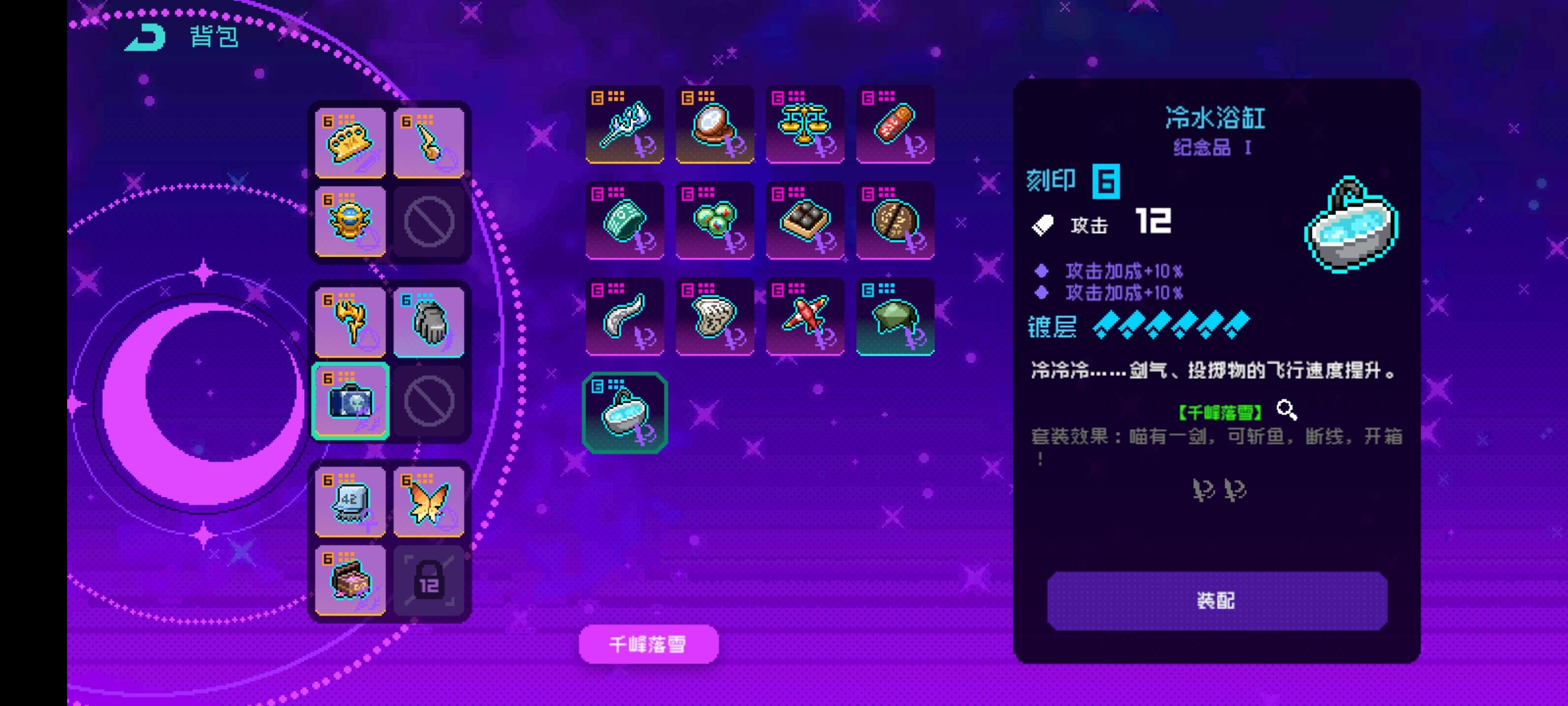The height and width of the screenshot is (706, 1568).
Task: Select the butterfly equipment
Action: point(429,501)
